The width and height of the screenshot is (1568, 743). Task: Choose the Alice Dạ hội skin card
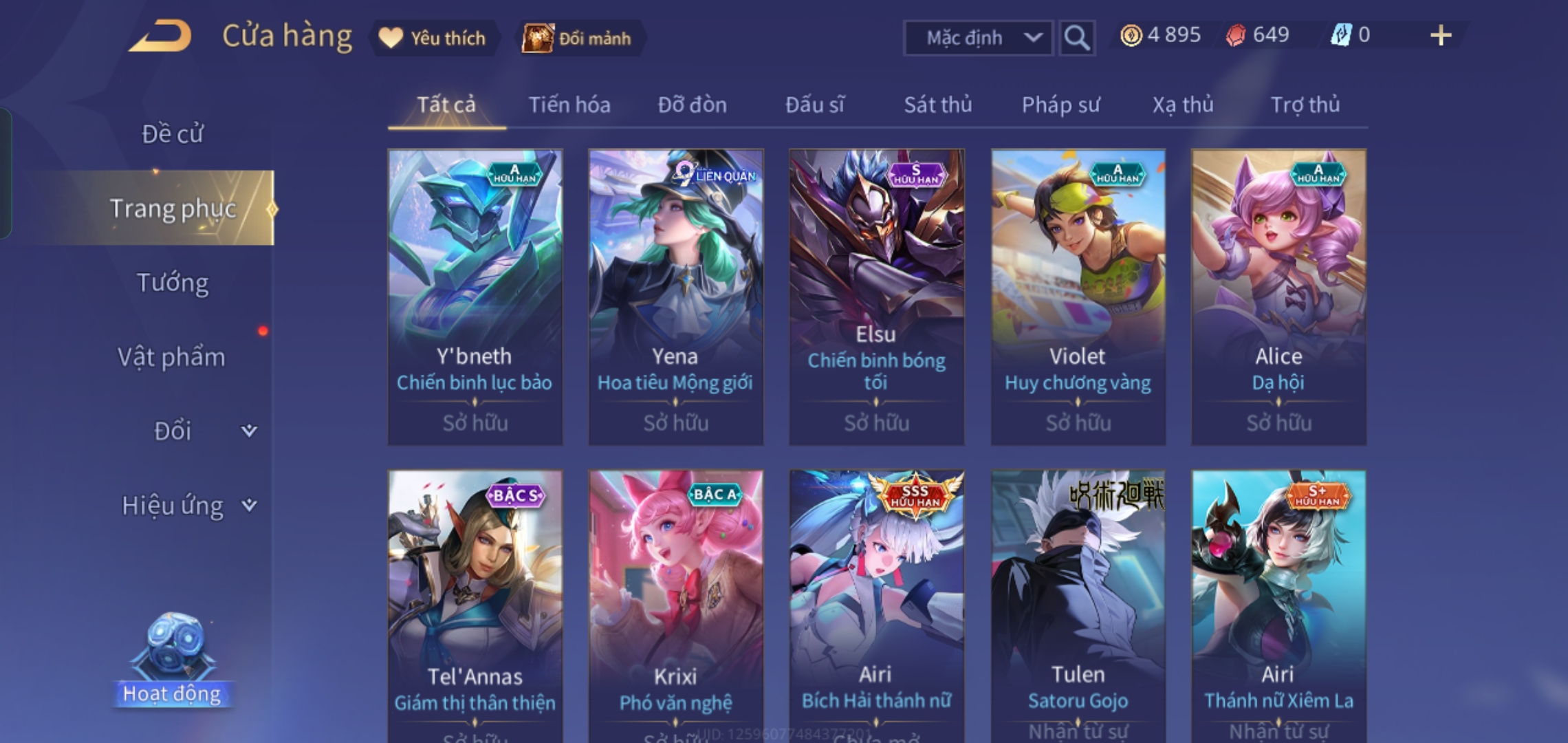pyautogui.click(x=1278, y=297)
